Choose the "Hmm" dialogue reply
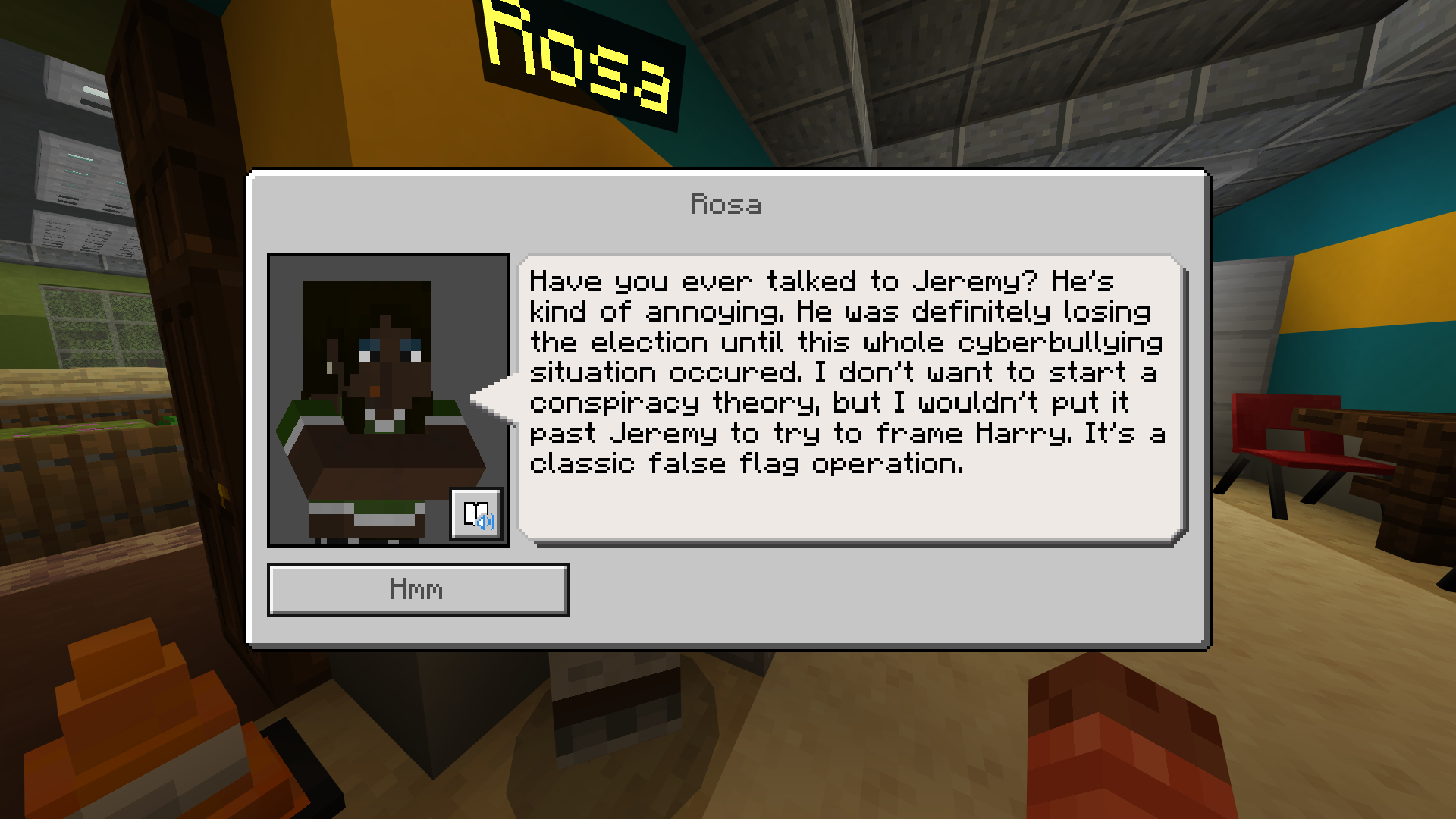 (x=418, y=590)
